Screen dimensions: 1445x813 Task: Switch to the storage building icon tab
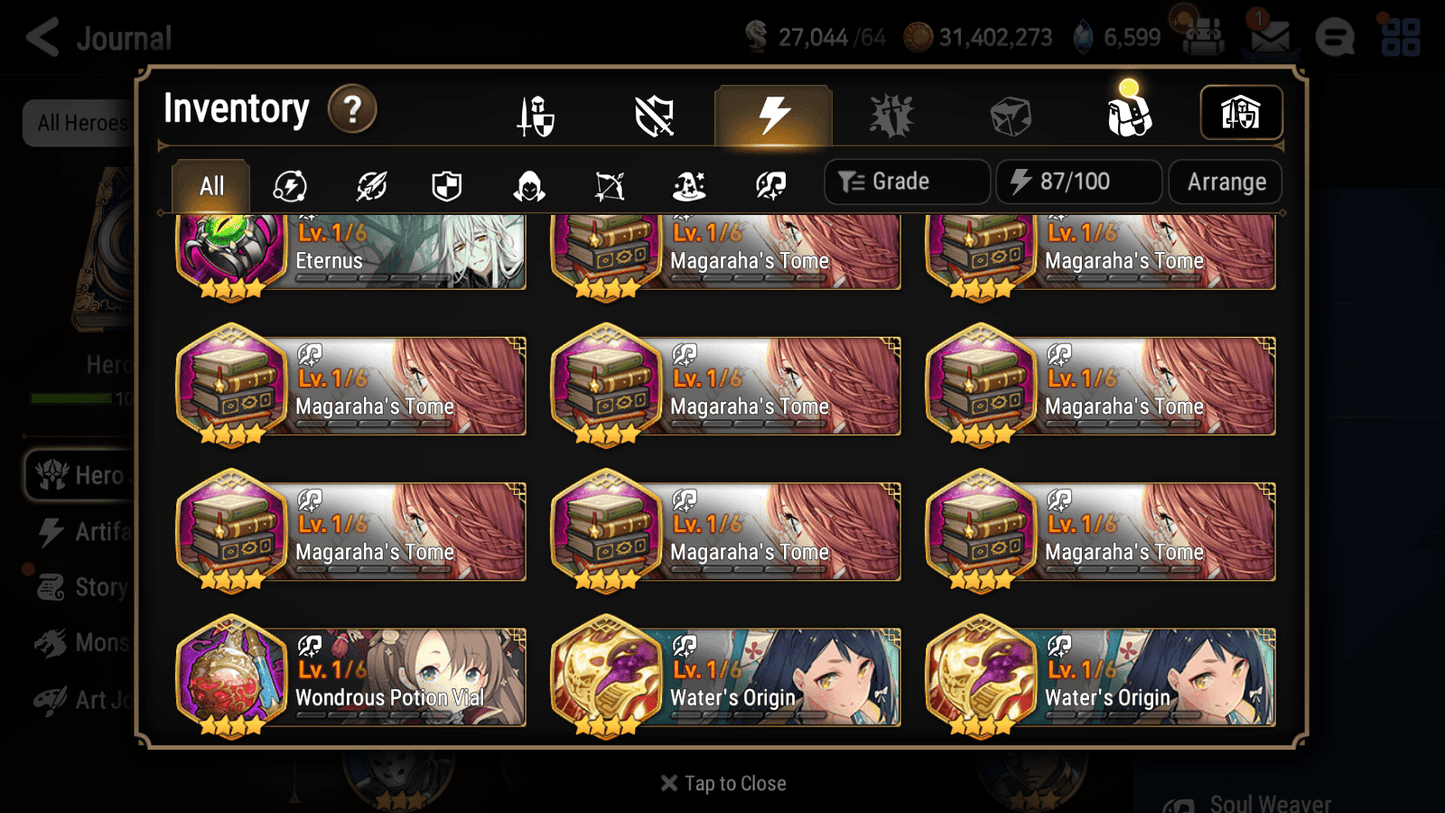click(x=1240, y=113)
